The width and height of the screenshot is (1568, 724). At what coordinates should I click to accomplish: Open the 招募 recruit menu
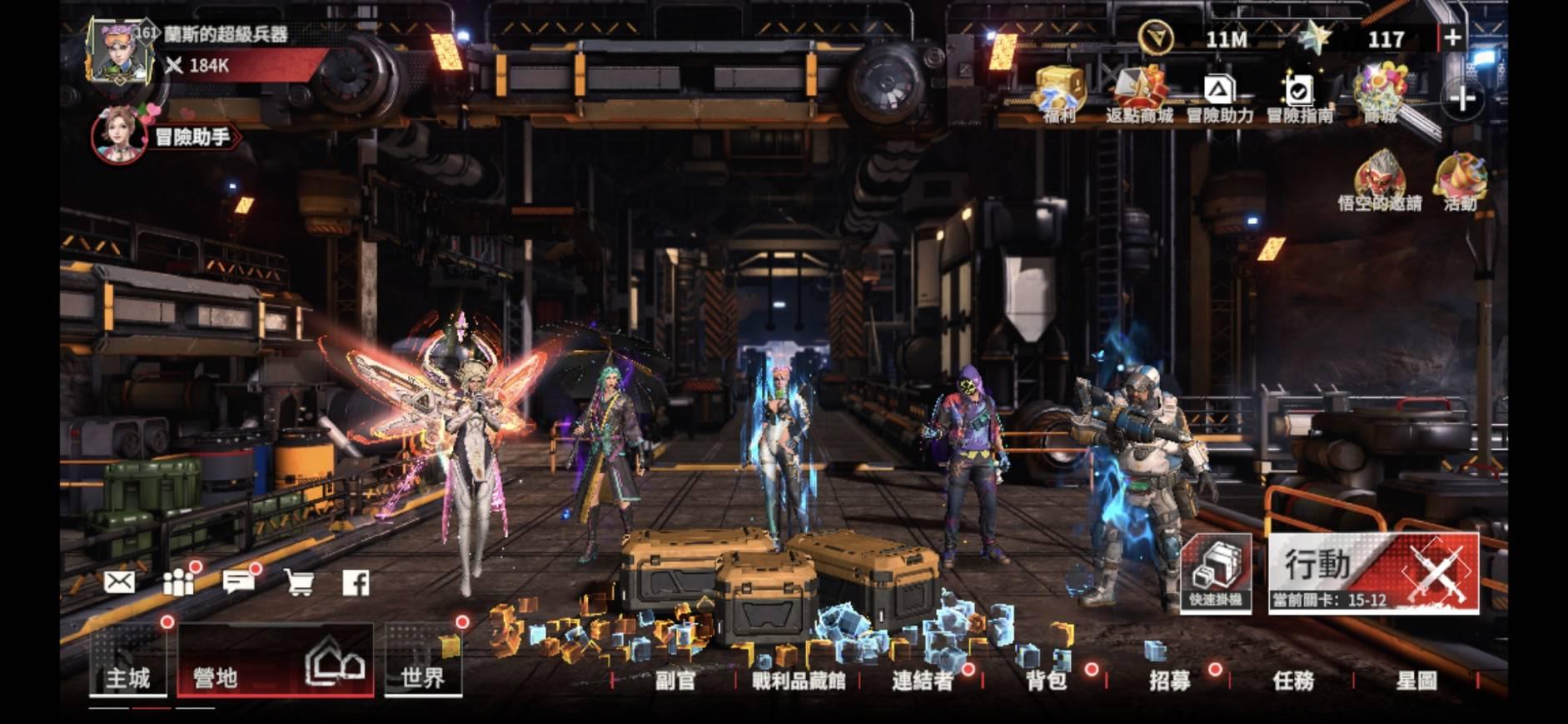pos(1169,681)
